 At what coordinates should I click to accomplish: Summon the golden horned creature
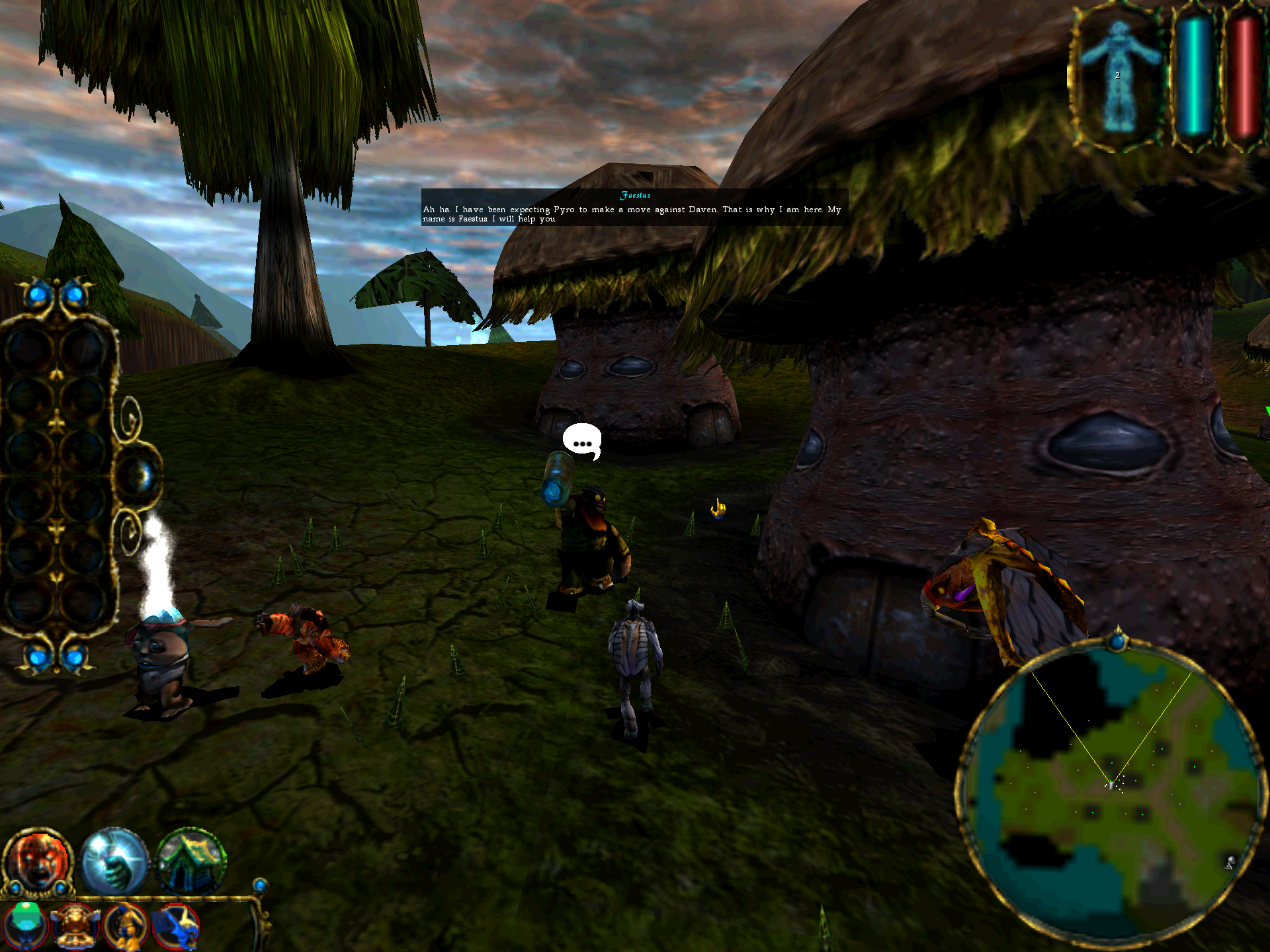pos(75,926)
